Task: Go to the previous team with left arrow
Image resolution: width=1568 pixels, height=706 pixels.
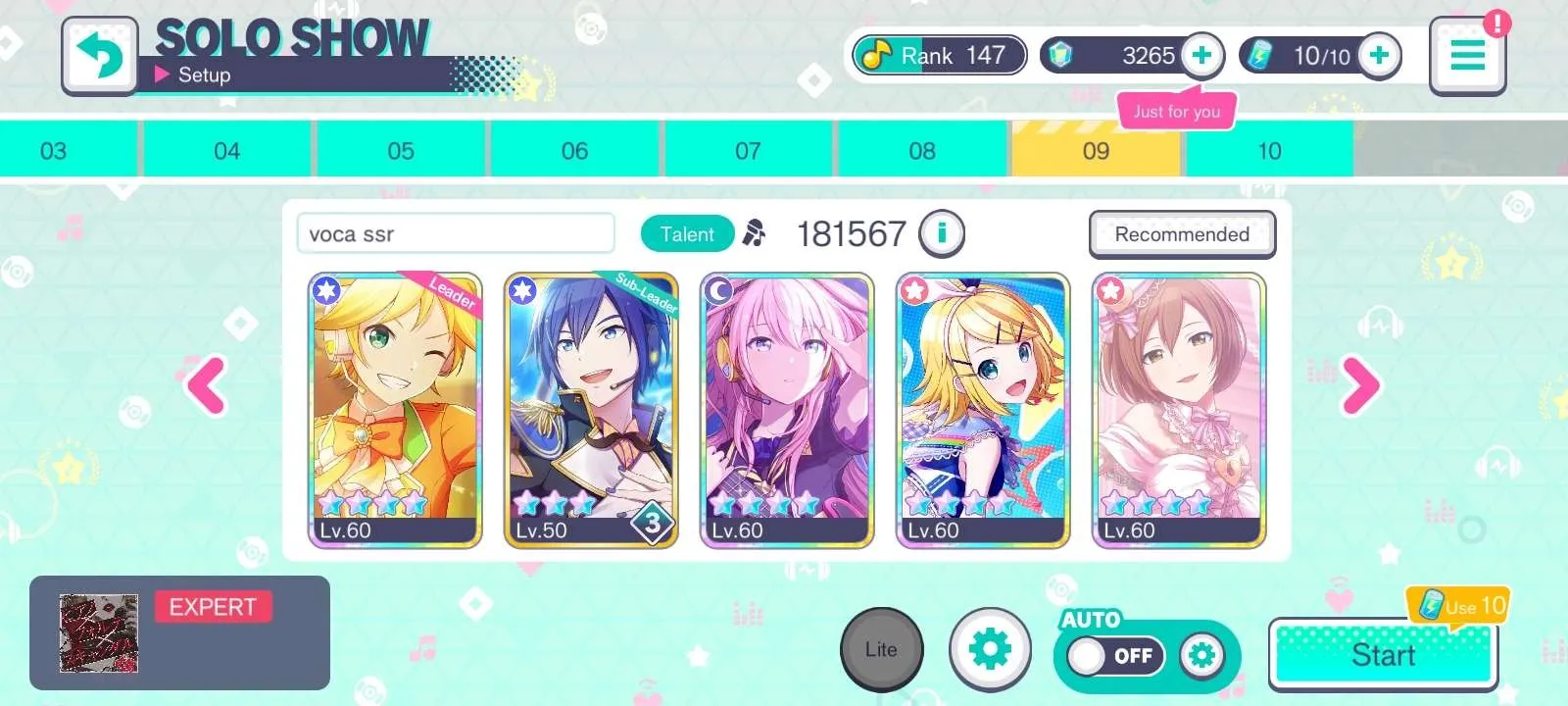Action: pos(207,385)
